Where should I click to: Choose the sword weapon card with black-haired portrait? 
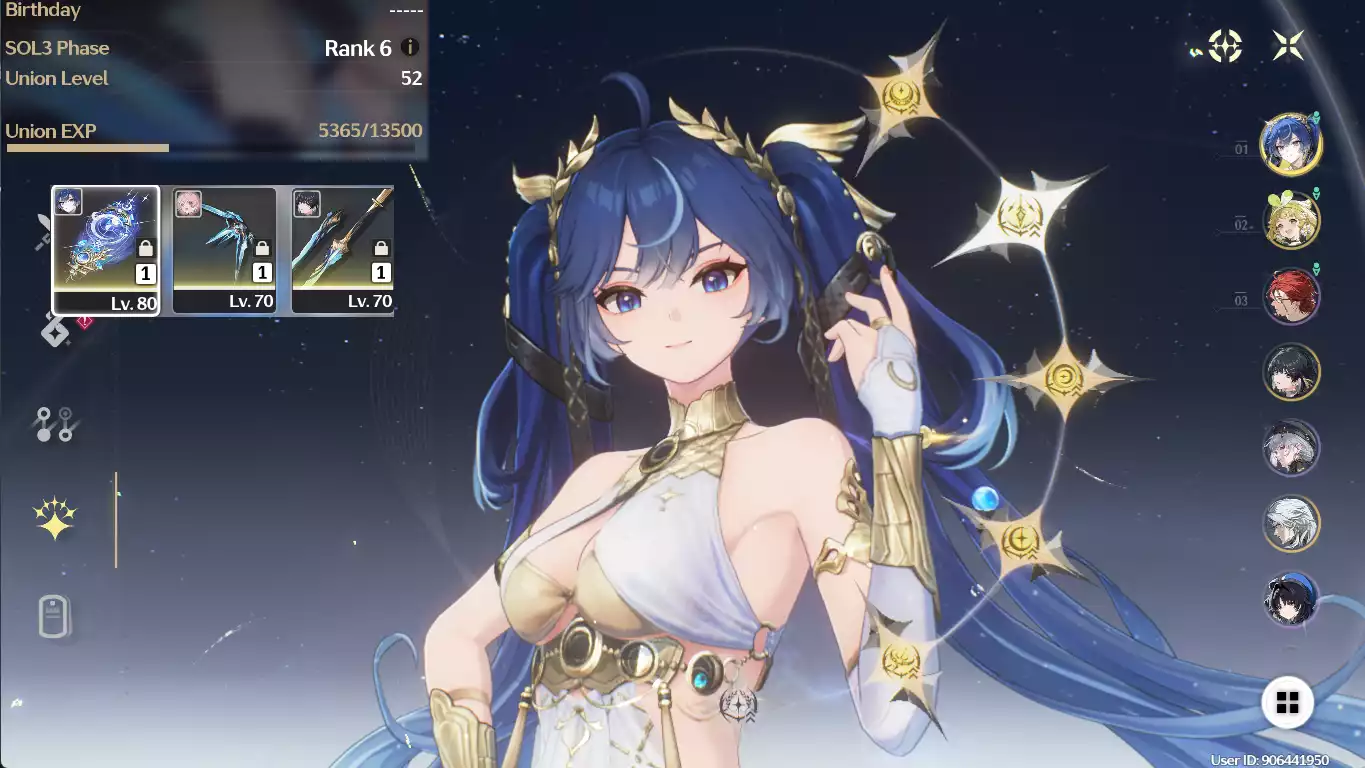[x=343, y=250]
